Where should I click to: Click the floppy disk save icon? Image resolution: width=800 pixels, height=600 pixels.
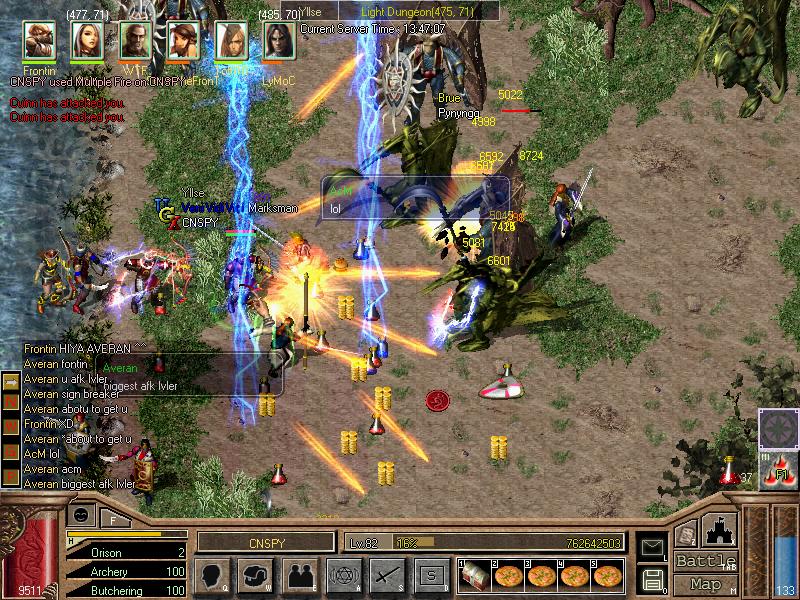pos(652,578)
